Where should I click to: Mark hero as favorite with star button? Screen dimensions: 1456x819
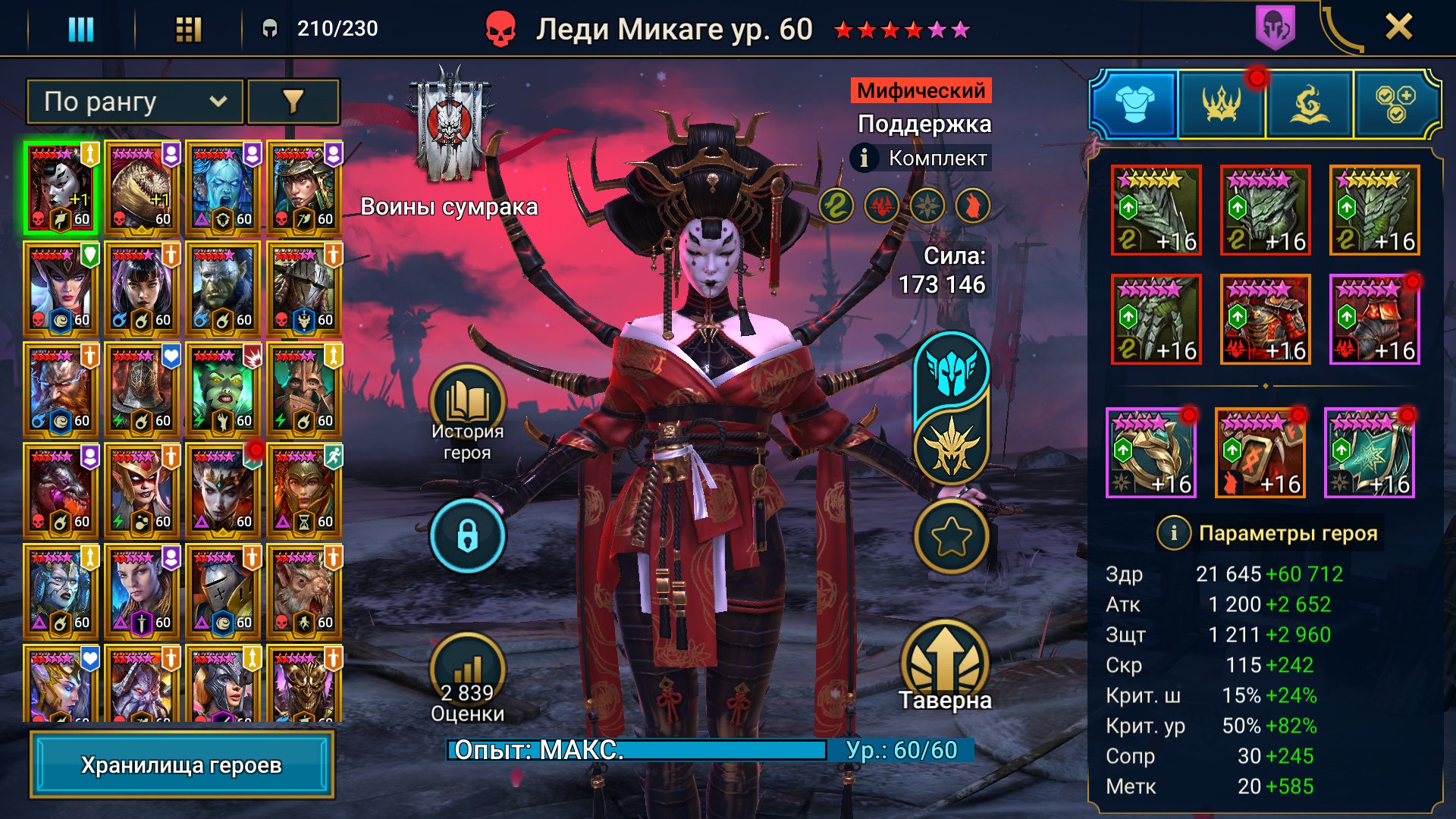point(951,537)
